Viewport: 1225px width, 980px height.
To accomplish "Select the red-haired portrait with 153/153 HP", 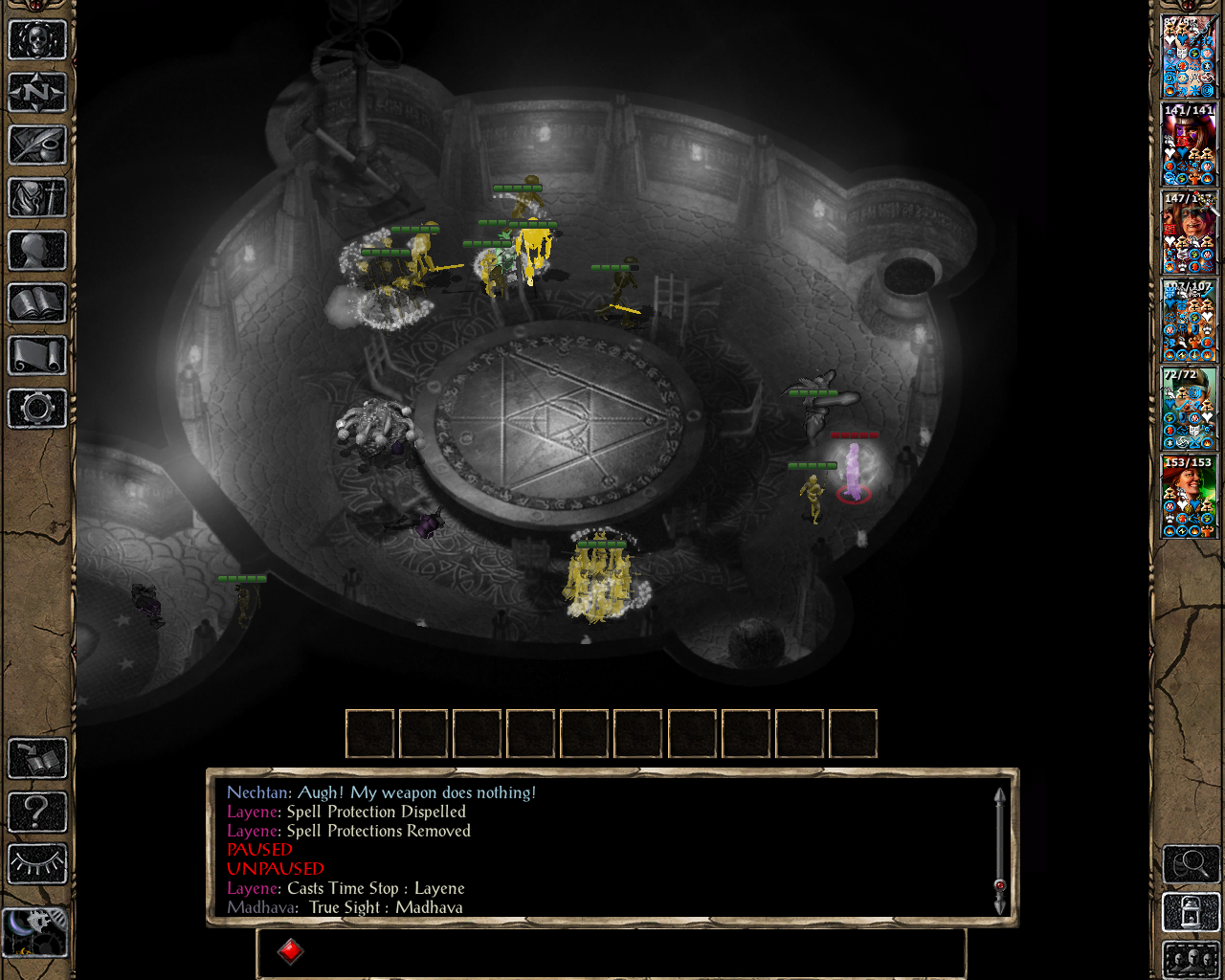I will pos(1189,497).
